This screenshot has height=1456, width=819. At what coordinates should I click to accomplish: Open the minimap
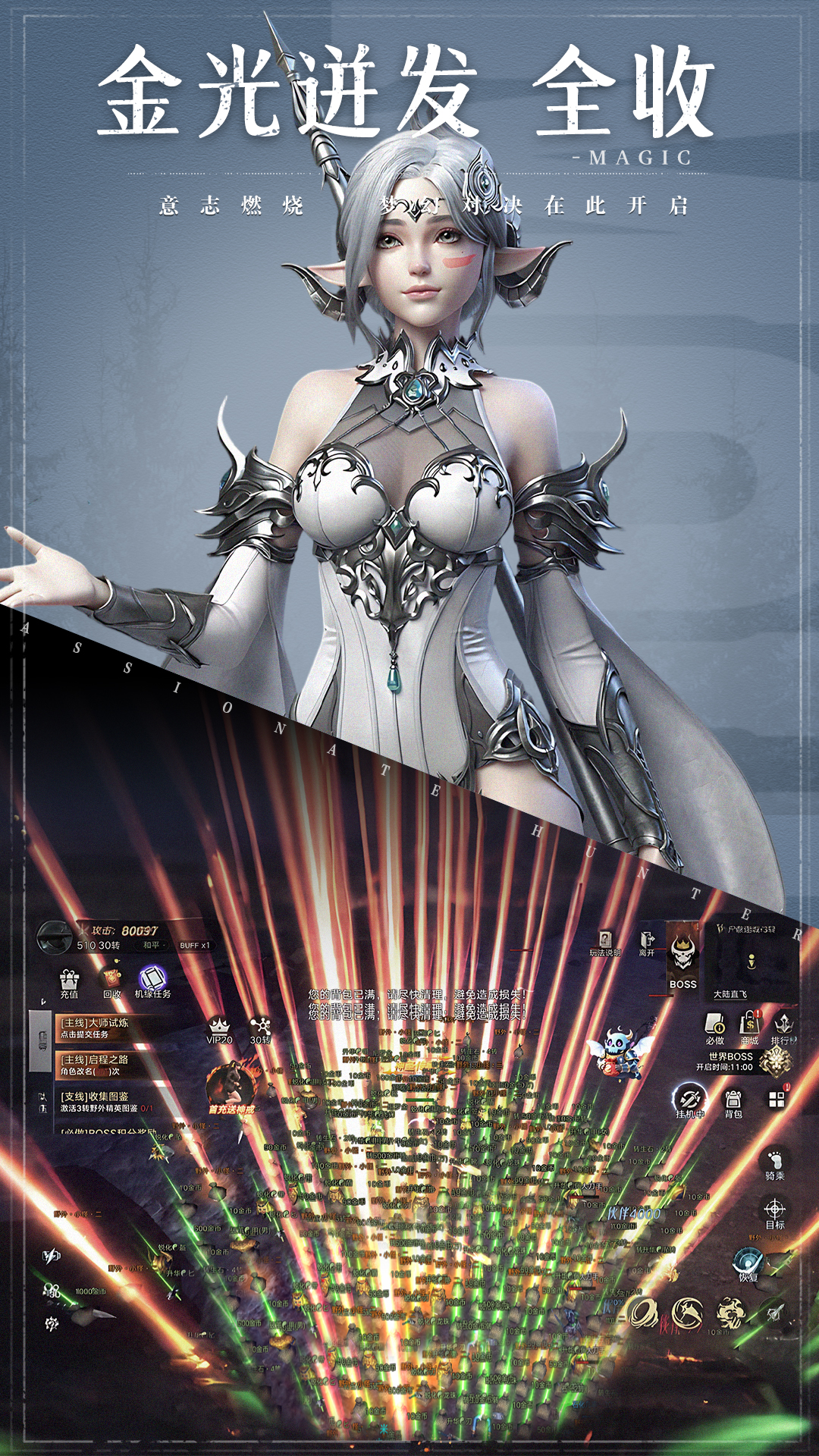[x=751, y=962]
